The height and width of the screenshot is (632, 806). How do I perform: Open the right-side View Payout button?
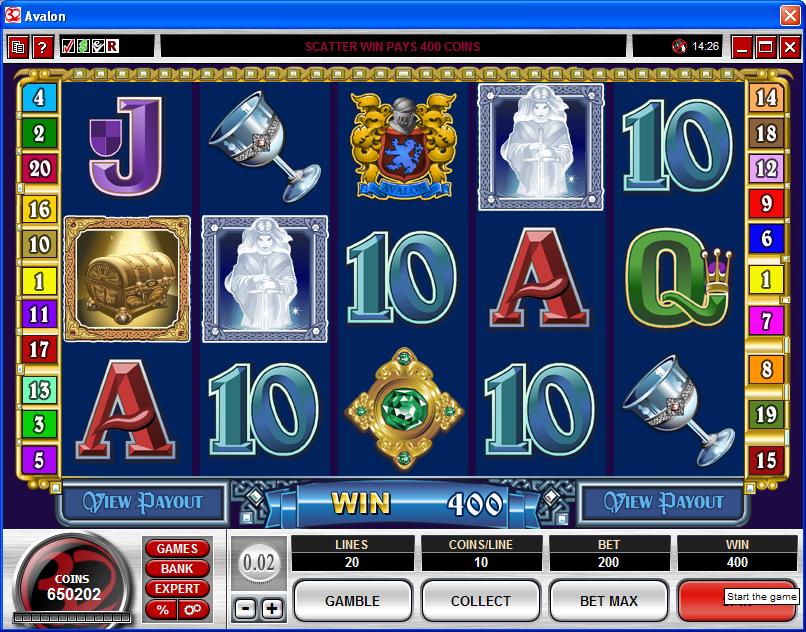663,502
